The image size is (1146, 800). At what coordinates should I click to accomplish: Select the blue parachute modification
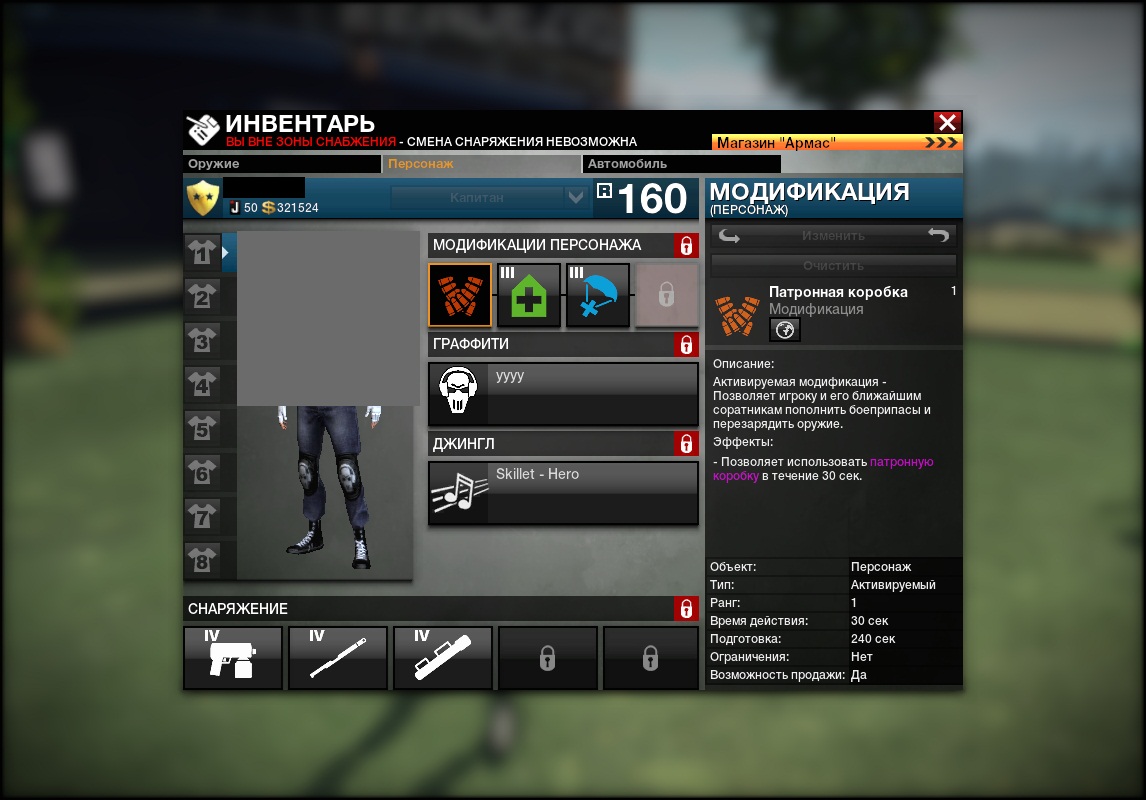click(598, 295)
